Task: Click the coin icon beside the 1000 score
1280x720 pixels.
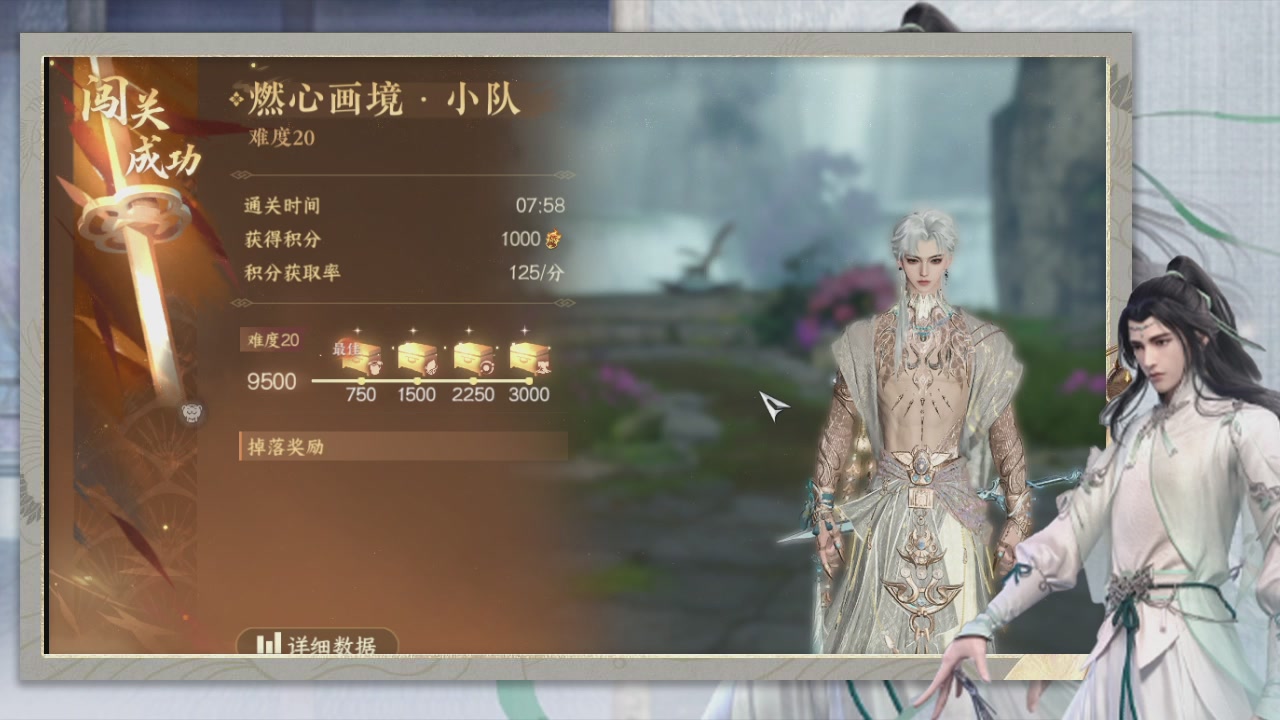Action: click(x=553, y=240)
